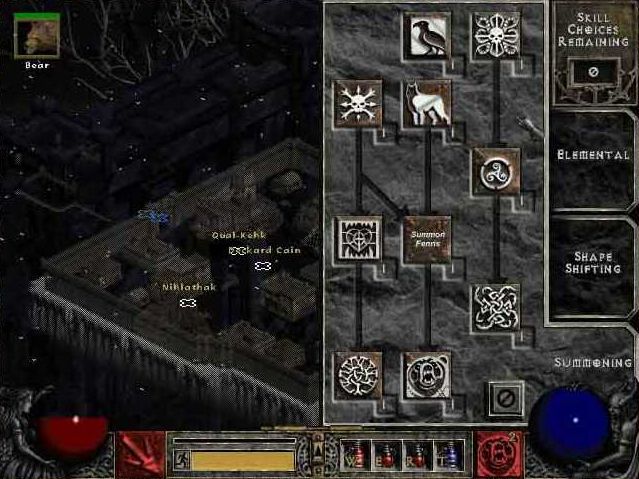Select the Raven skill icon

428,35
